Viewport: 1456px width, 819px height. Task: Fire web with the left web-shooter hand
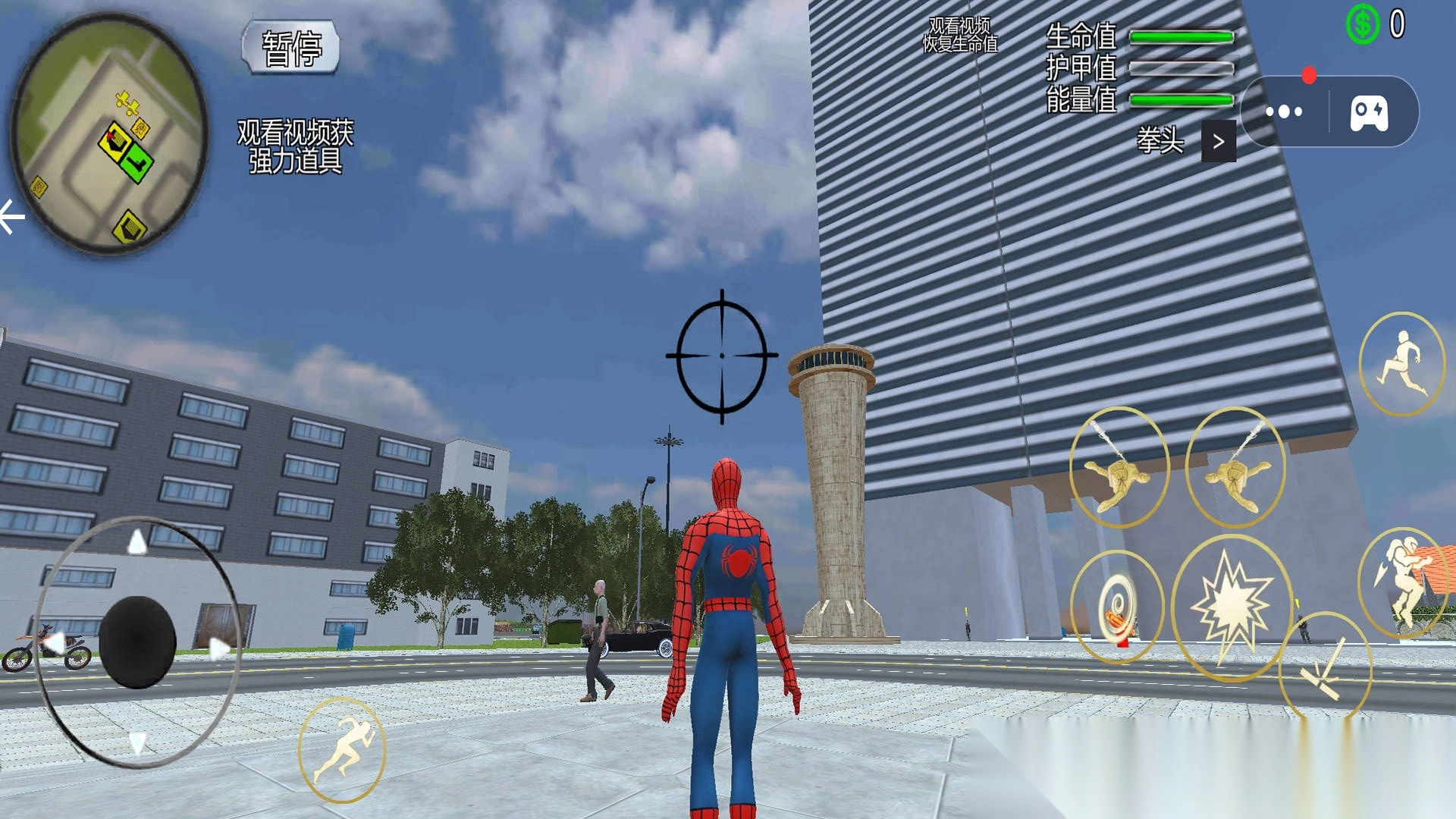1119,468
